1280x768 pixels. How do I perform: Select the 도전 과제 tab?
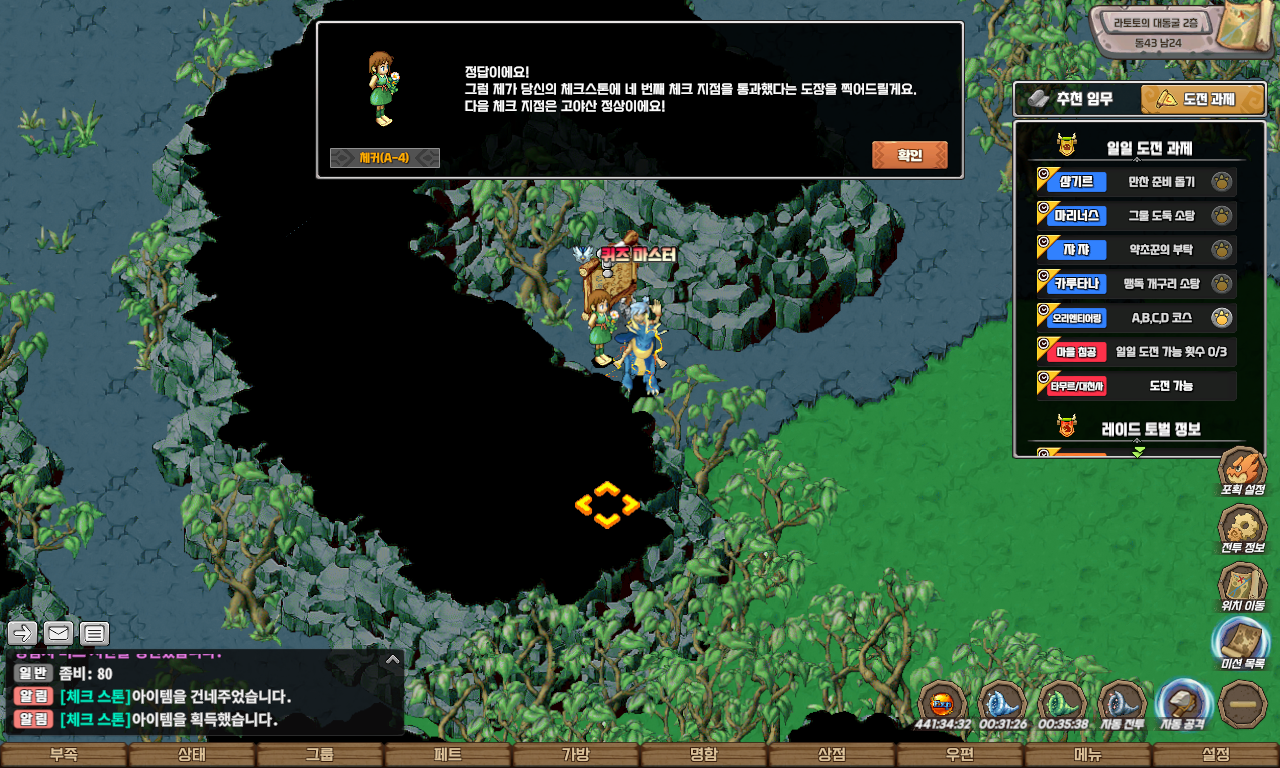(1194, 99)
